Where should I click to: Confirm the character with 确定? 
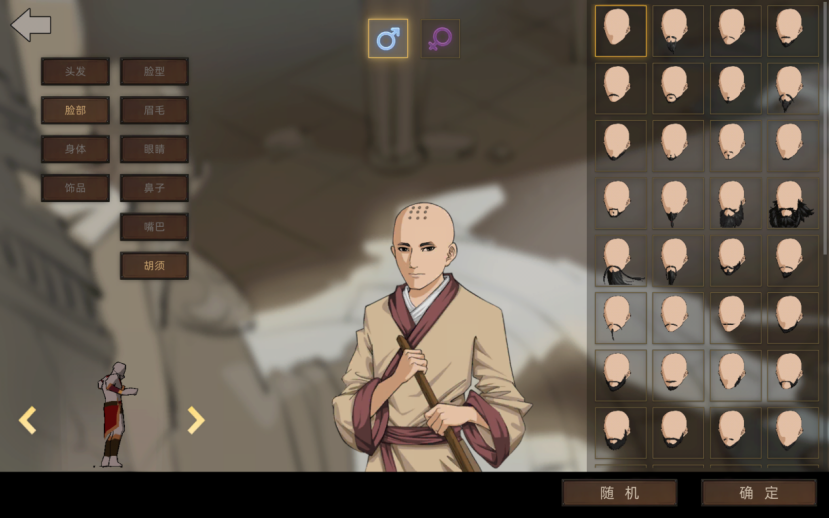759,493
